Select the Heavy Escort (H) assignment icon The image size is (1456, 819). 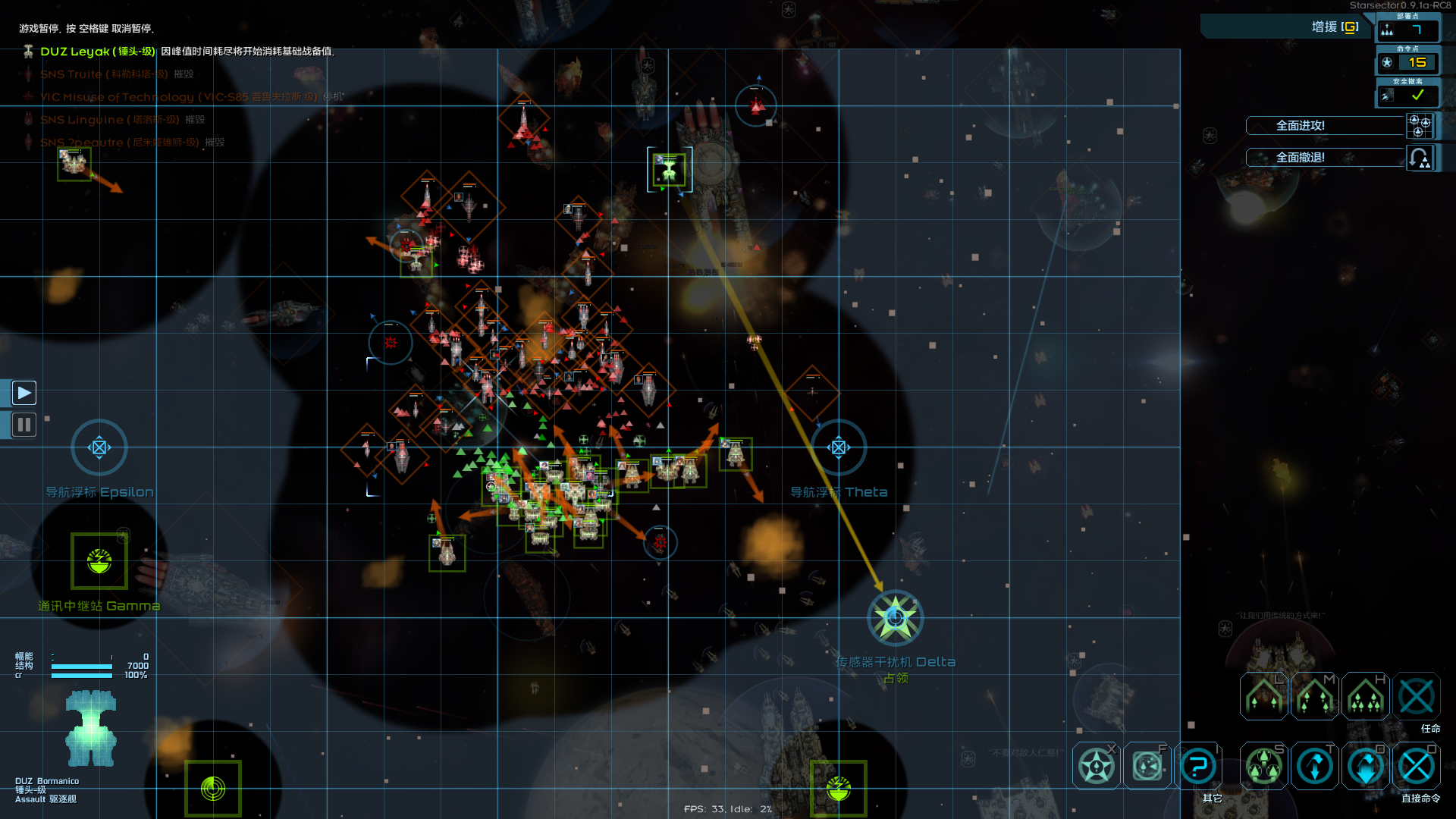[1365, 695]
